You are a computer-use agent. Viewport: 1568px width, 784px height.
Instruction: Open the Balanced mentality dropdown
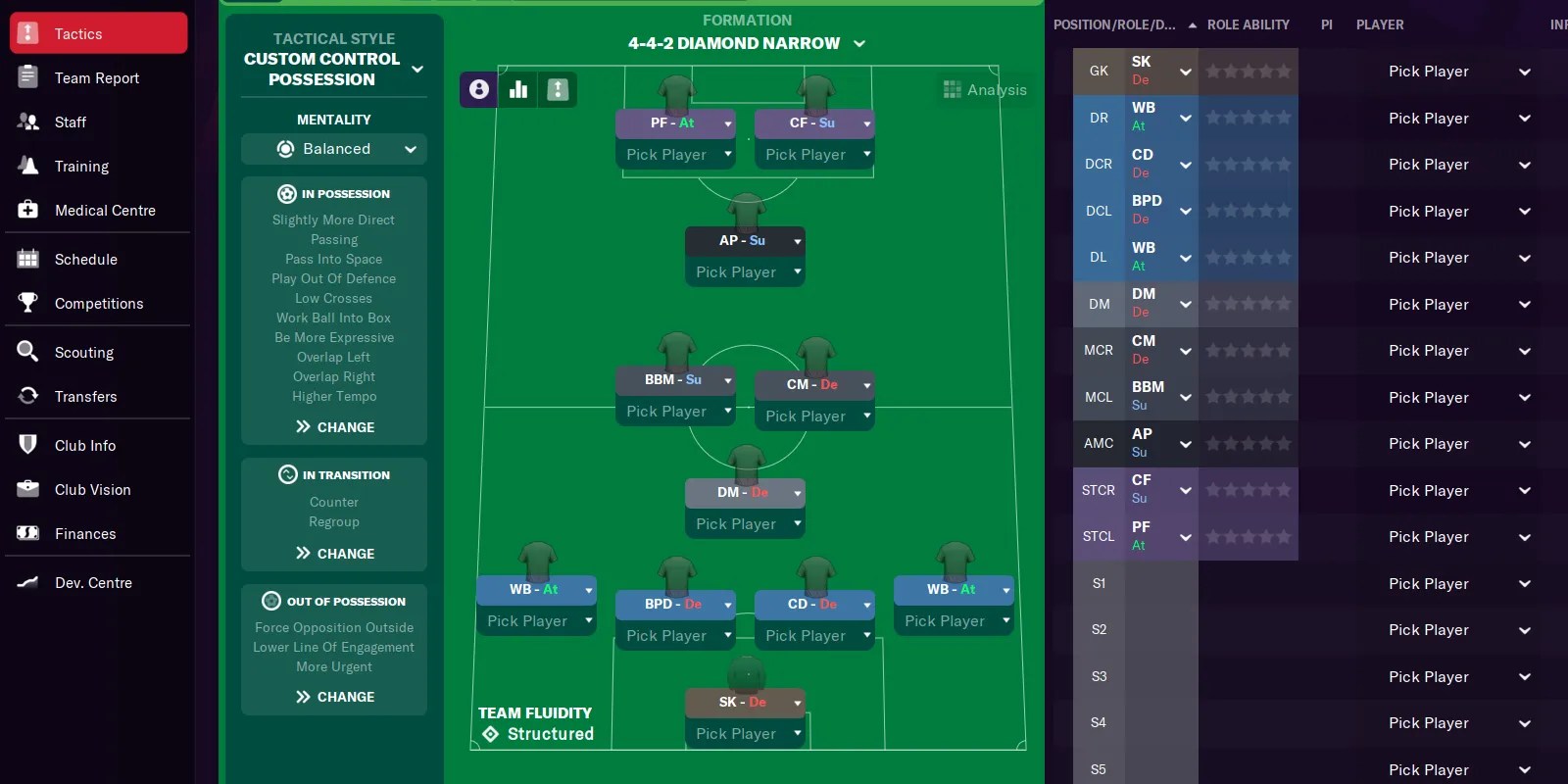[x=333, y=149]
